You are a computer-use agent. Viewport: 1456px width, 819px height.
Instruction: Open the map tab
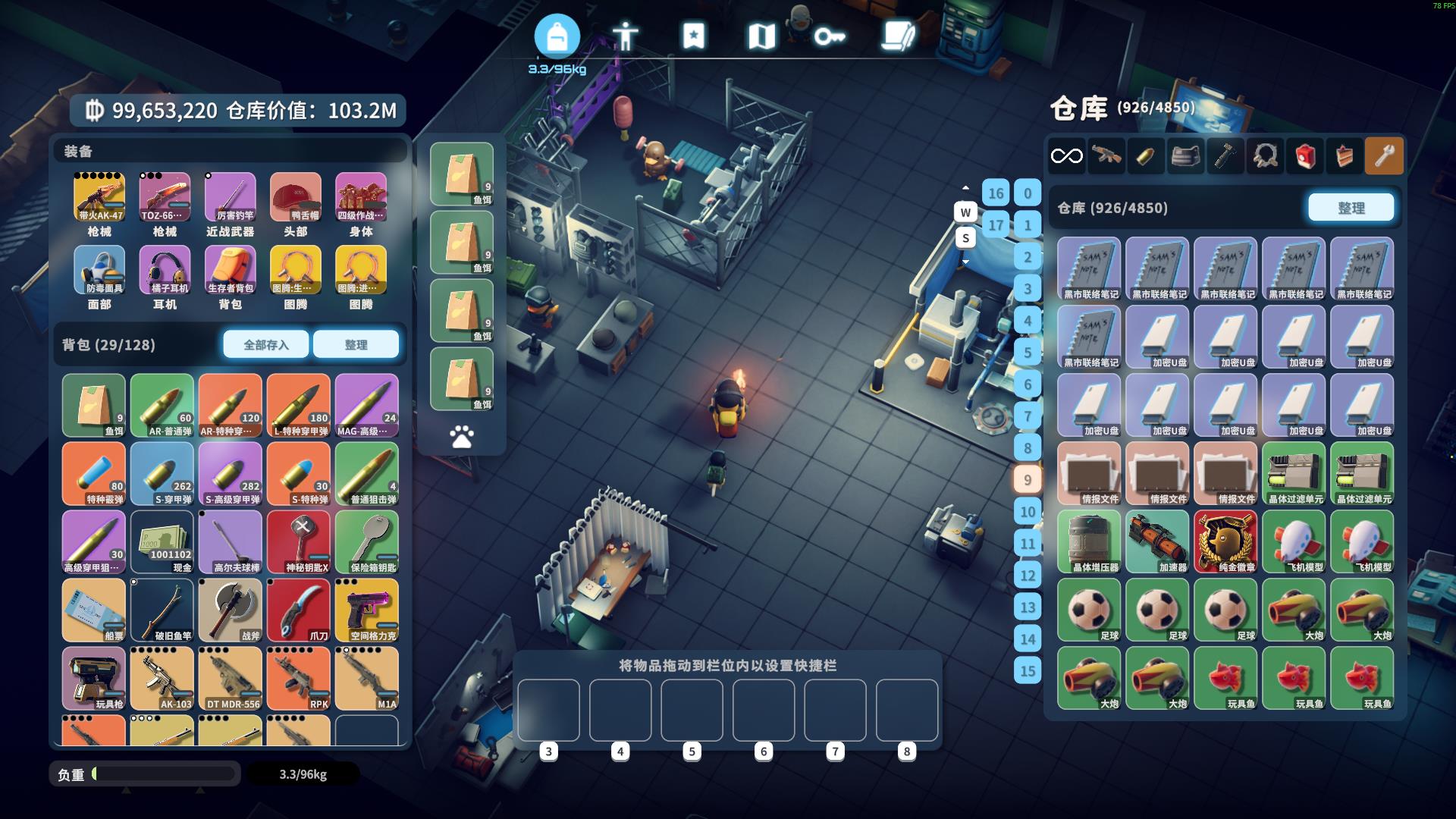click(x=761, y=36)
